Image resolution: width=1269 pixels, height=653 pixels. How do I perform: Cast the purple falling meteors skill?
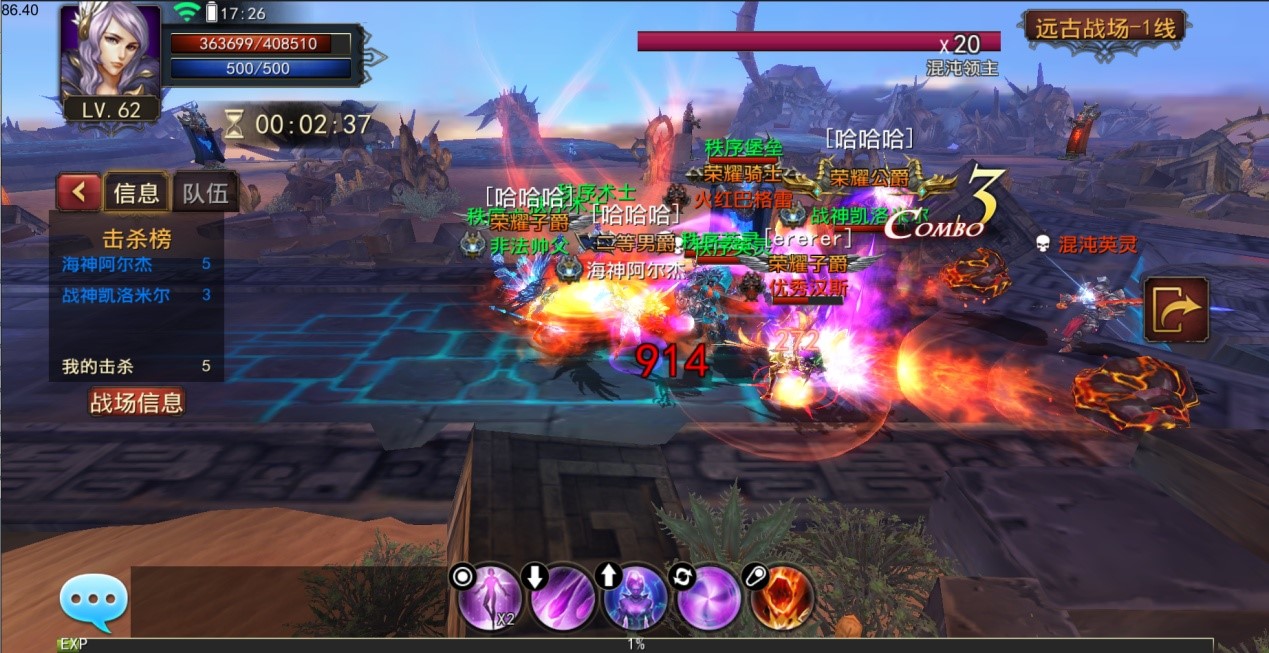point(563,599)
